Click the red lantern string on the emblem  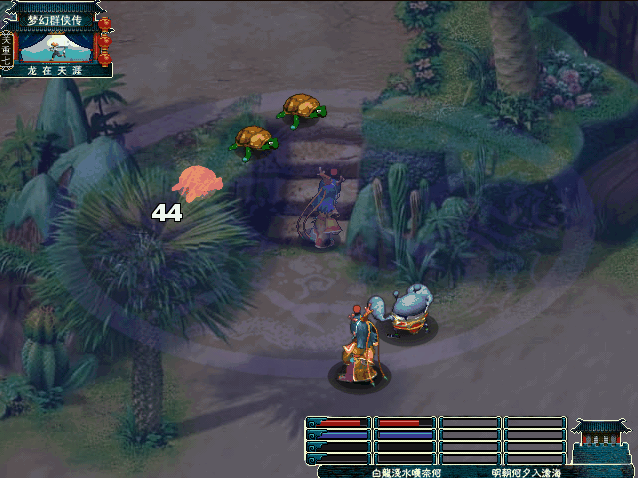click(105, 40)
